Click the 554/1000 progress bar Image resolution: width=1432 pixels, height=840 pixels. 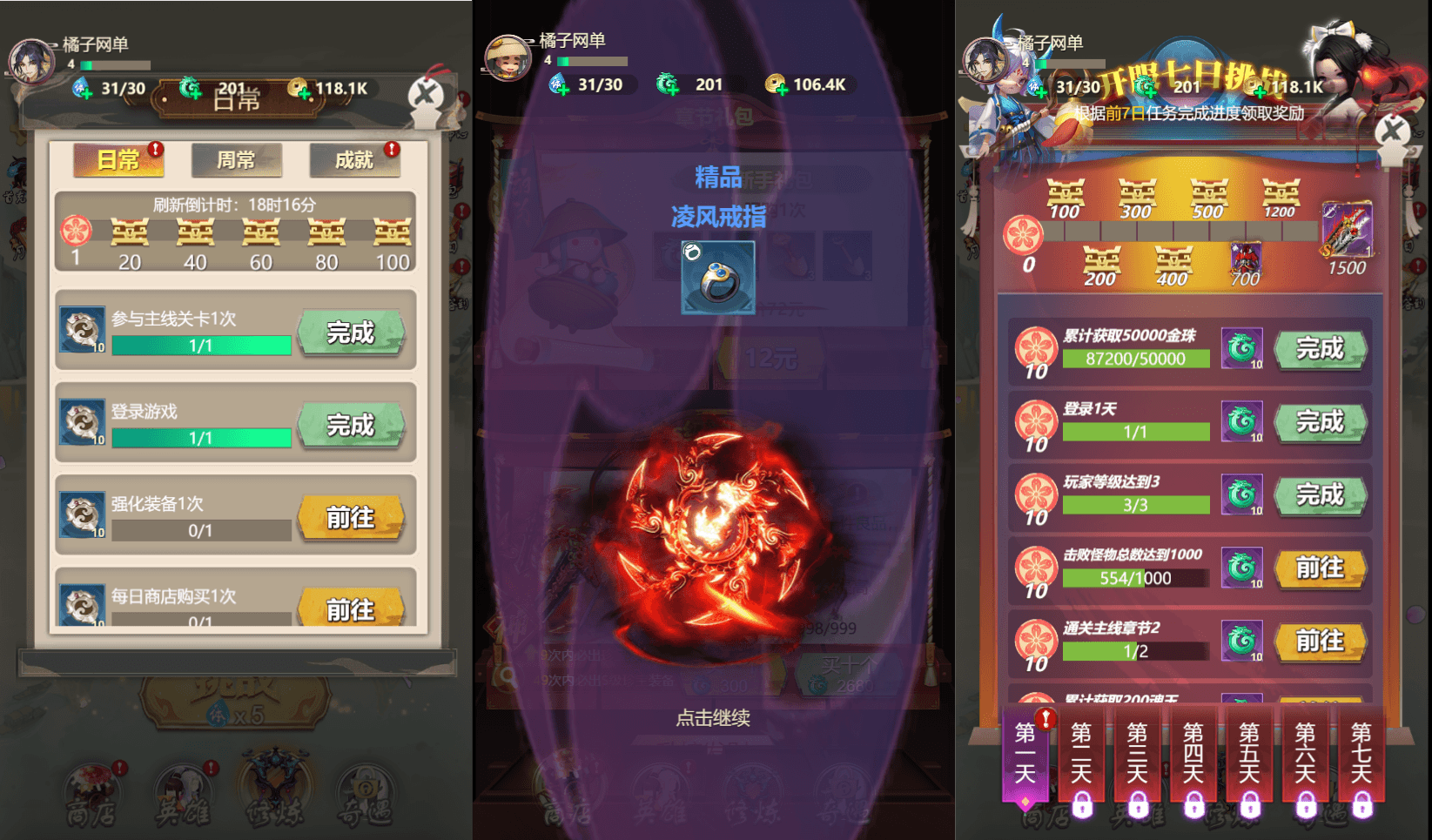click(x=1136, y=577)
